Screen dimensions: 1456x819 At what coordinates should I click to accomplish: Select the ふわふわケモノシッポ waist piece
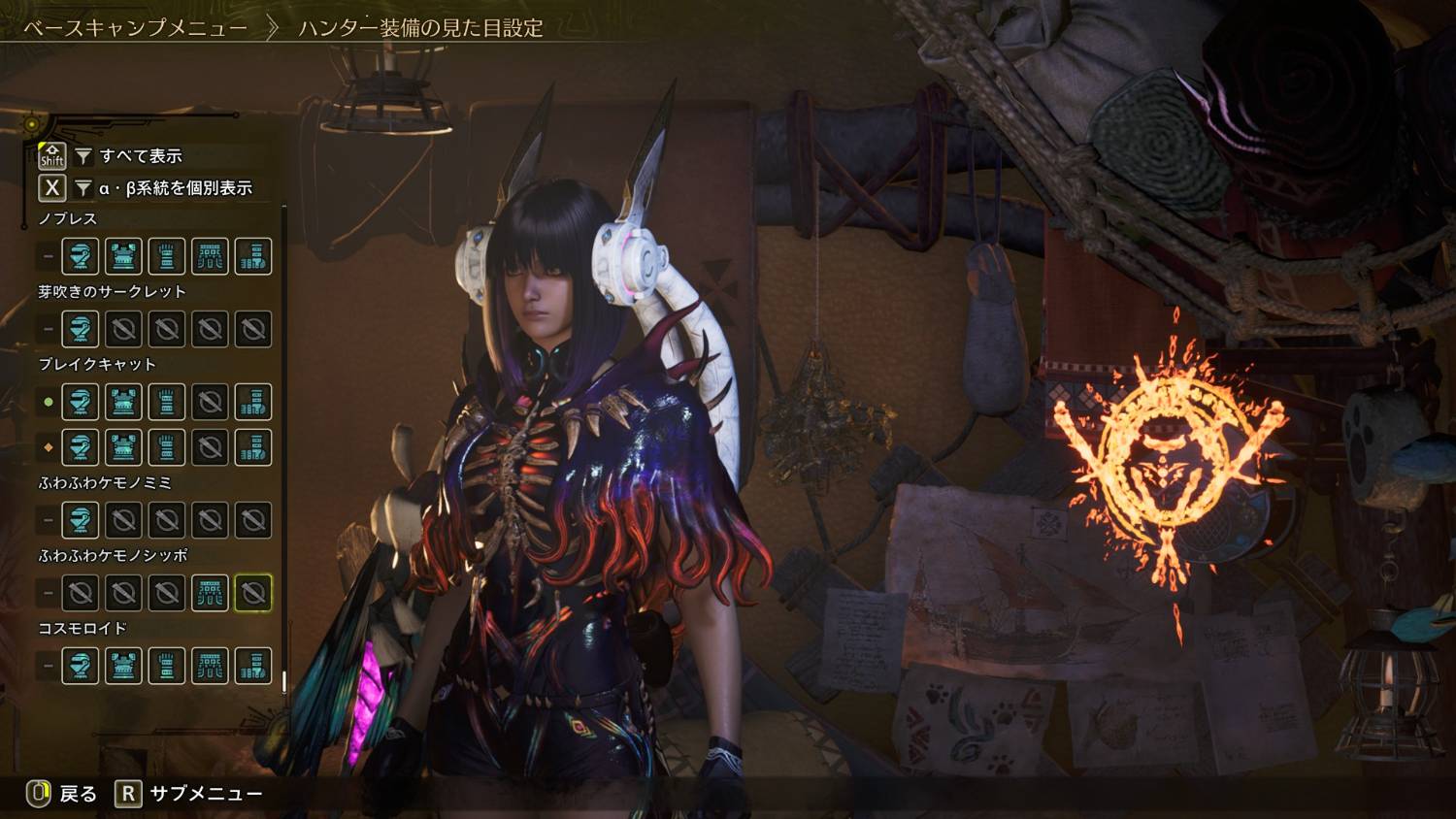tap(210, 593)
